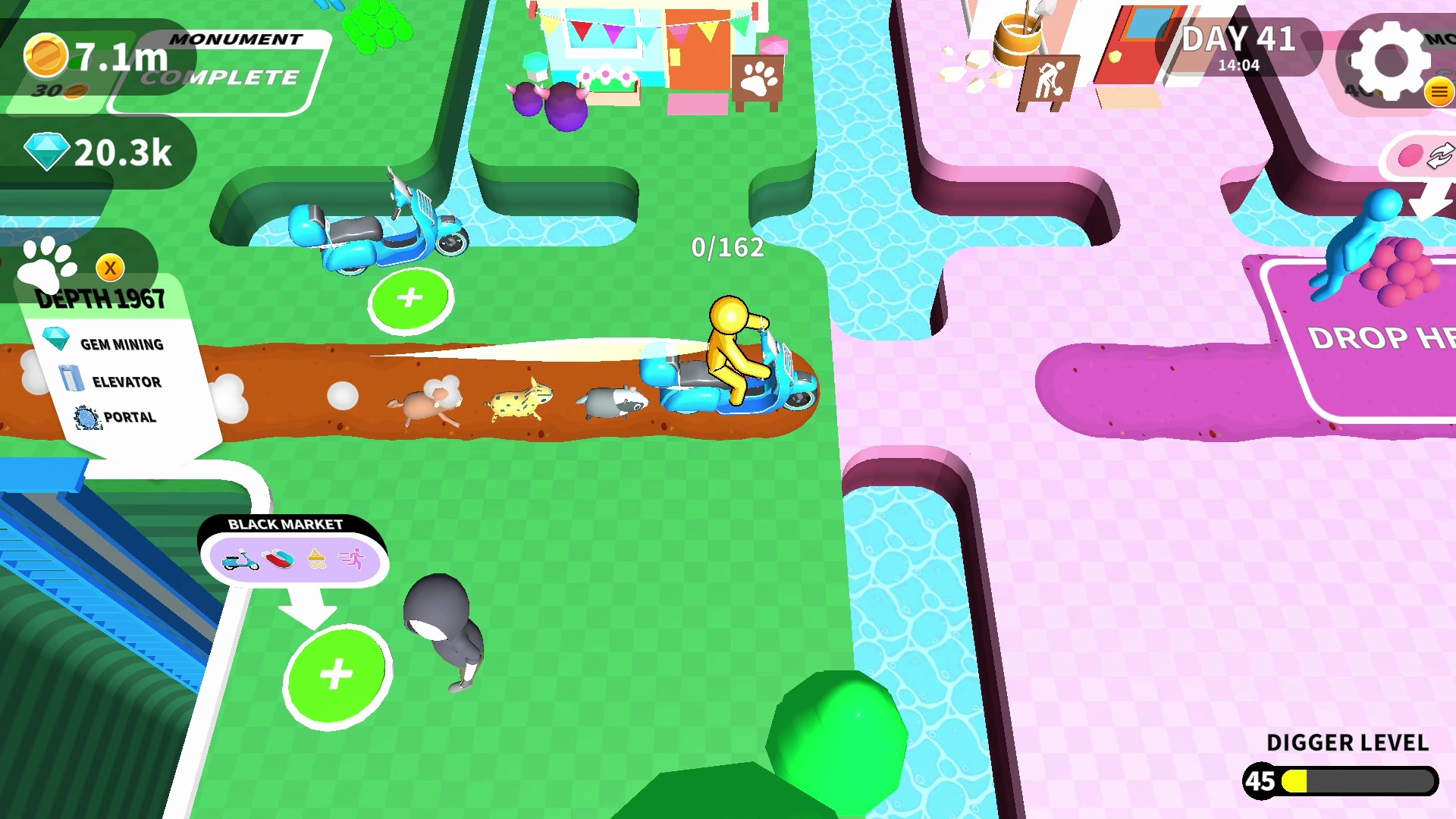Tap the paw print icon near Depth 1967
Viewport: 1456px width, 819px height.
pos(44,263)
